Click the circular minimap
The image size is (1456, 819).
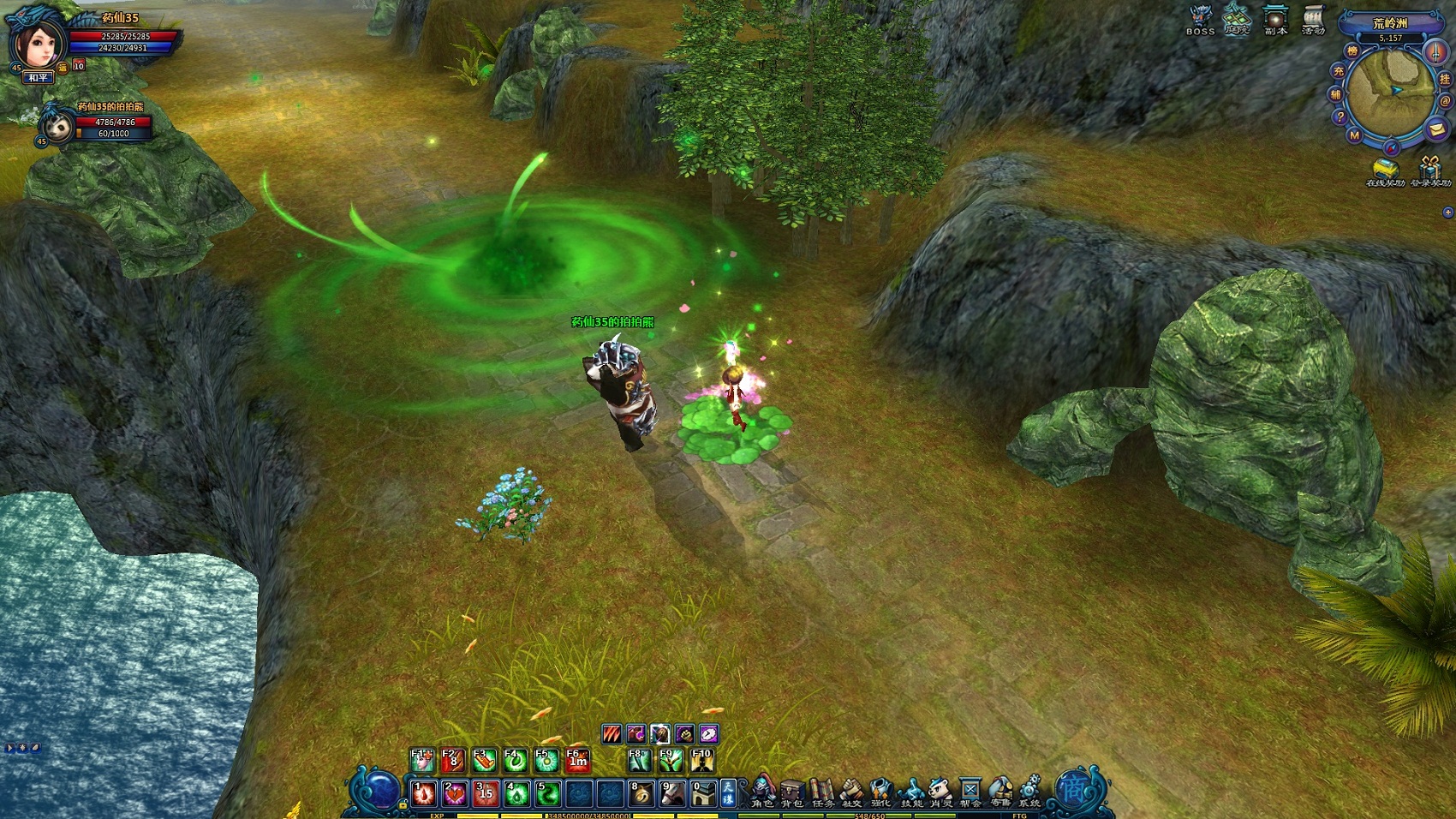1388,89
